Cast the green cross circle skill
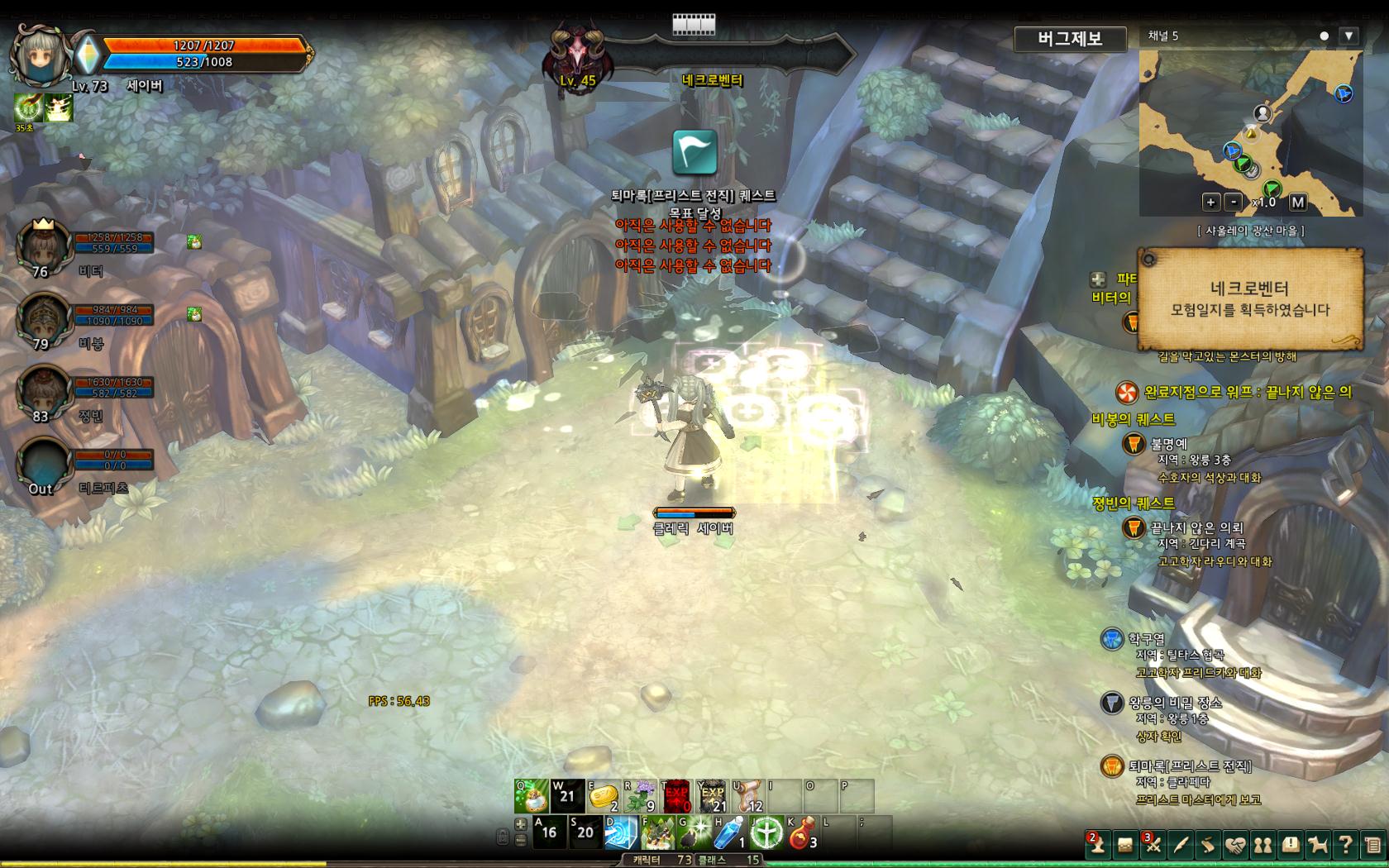The height and width of the screenshot is (868, 1389). pyautogui.click(x=766, y=832)
